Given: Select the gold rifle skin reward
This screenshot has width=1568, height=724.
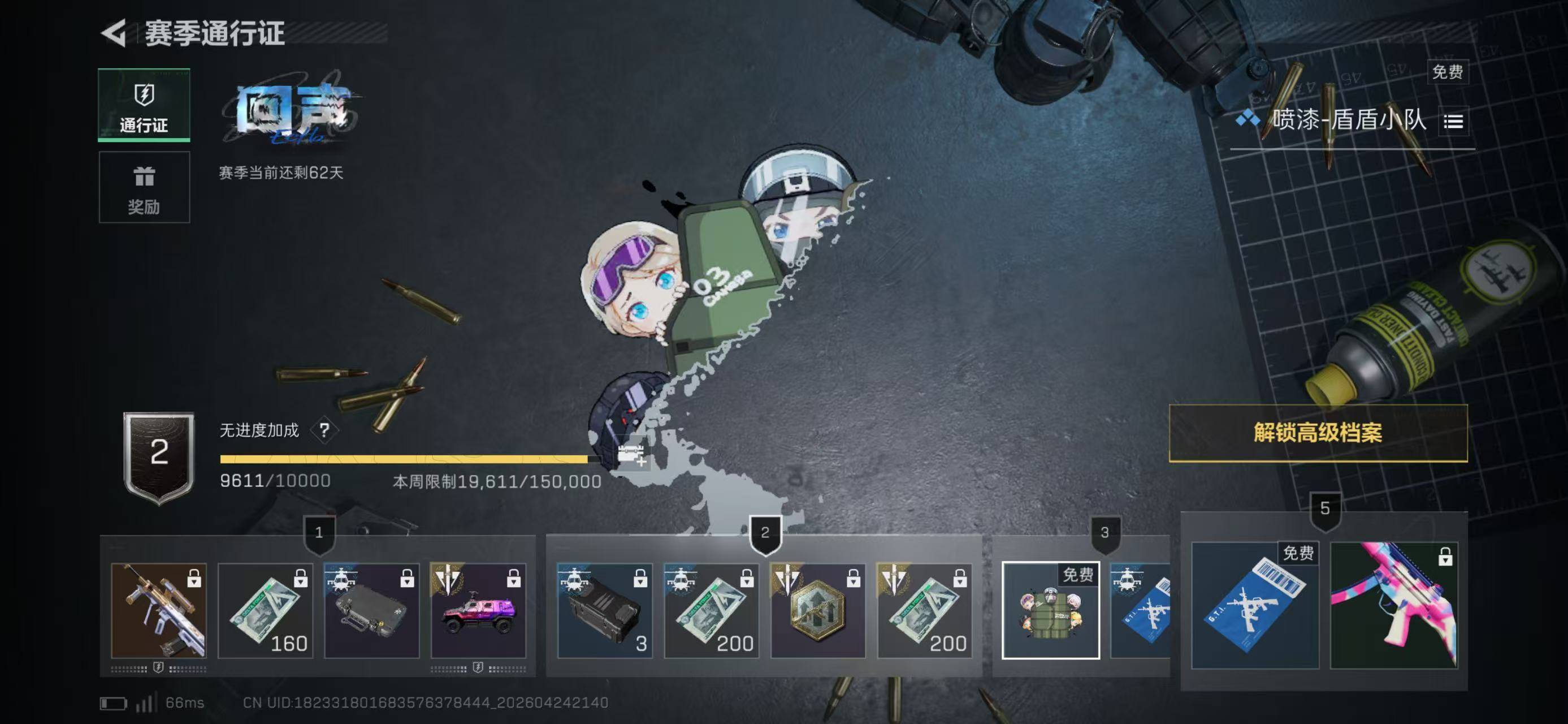Looking at the screenshot, I should pos(159,611).
